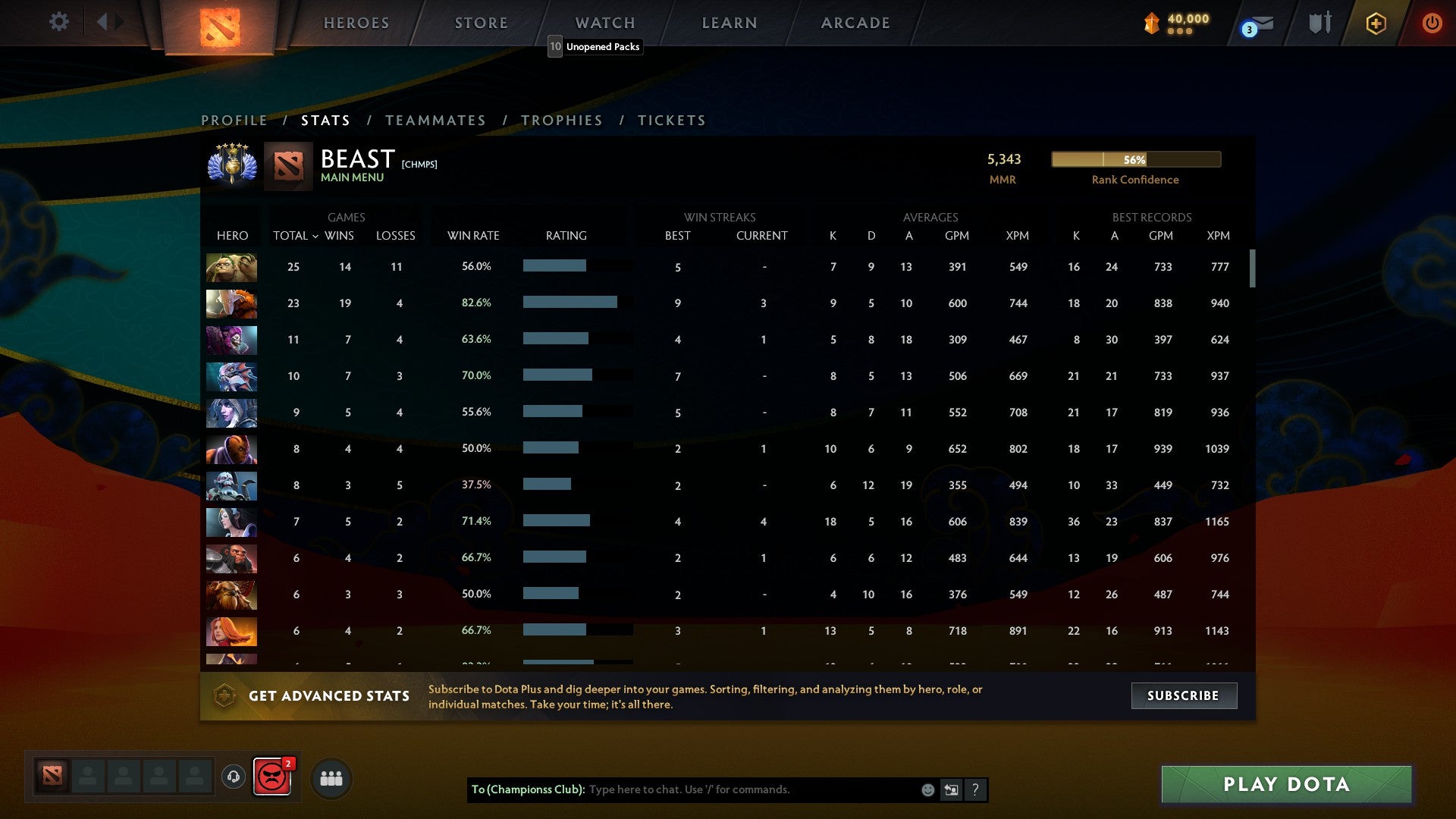Open Dota Plus with the gold plus icon

pos(1376,24)
